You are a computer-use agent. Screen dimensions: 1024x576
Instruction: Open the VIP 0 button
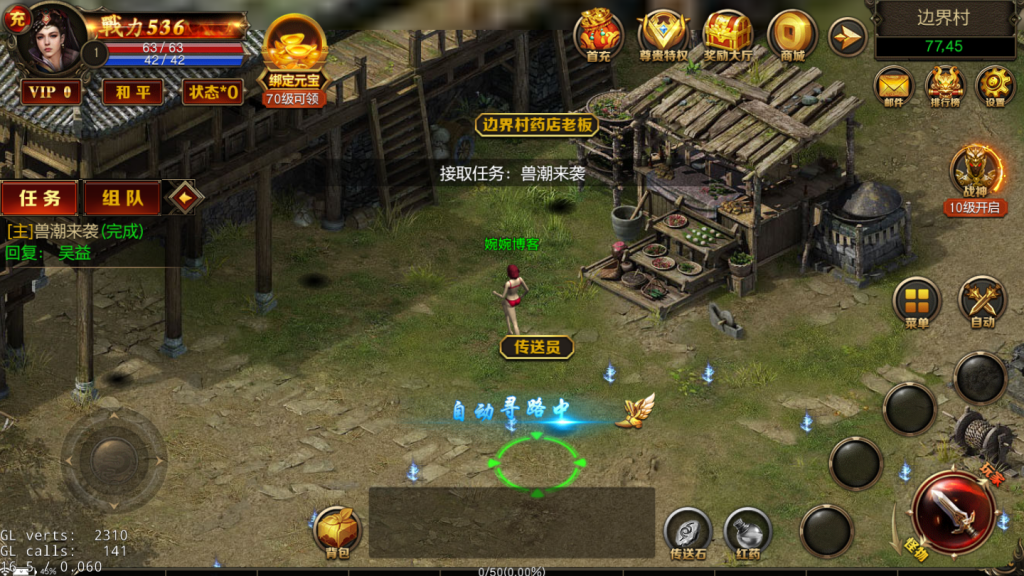[51, 92]
